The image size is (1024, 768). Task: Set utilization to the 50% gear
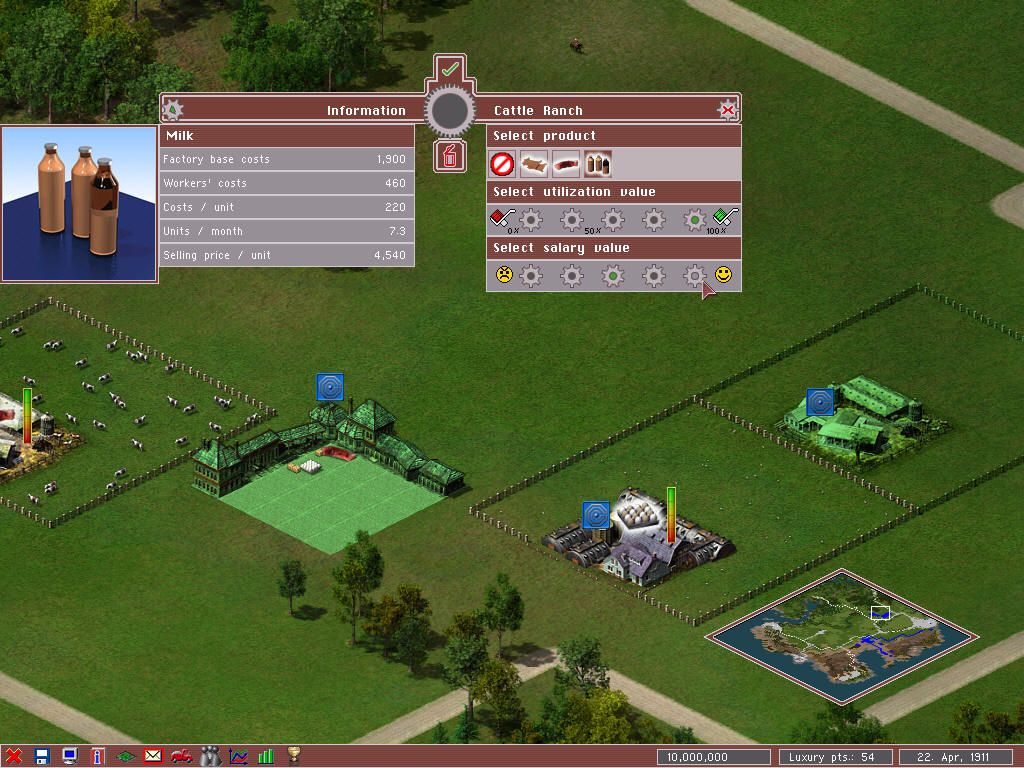click(x=613, y=219)
